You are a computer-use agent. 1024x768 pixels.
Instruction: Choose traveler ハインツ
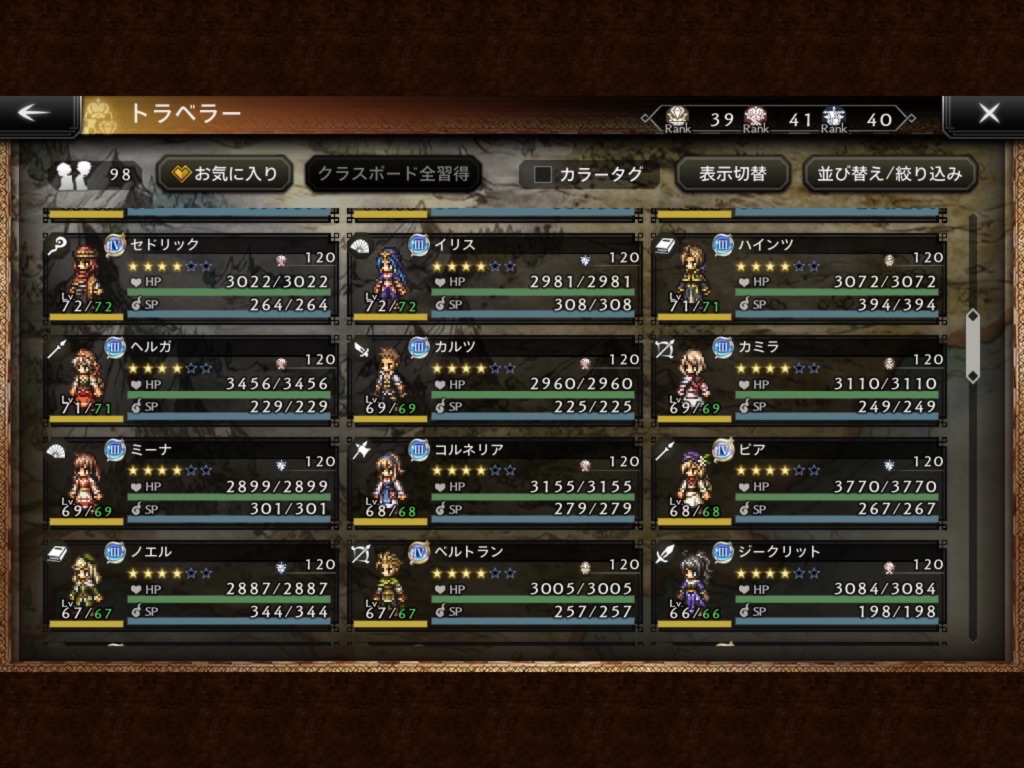pyautogui.click(x=798, y=277)
